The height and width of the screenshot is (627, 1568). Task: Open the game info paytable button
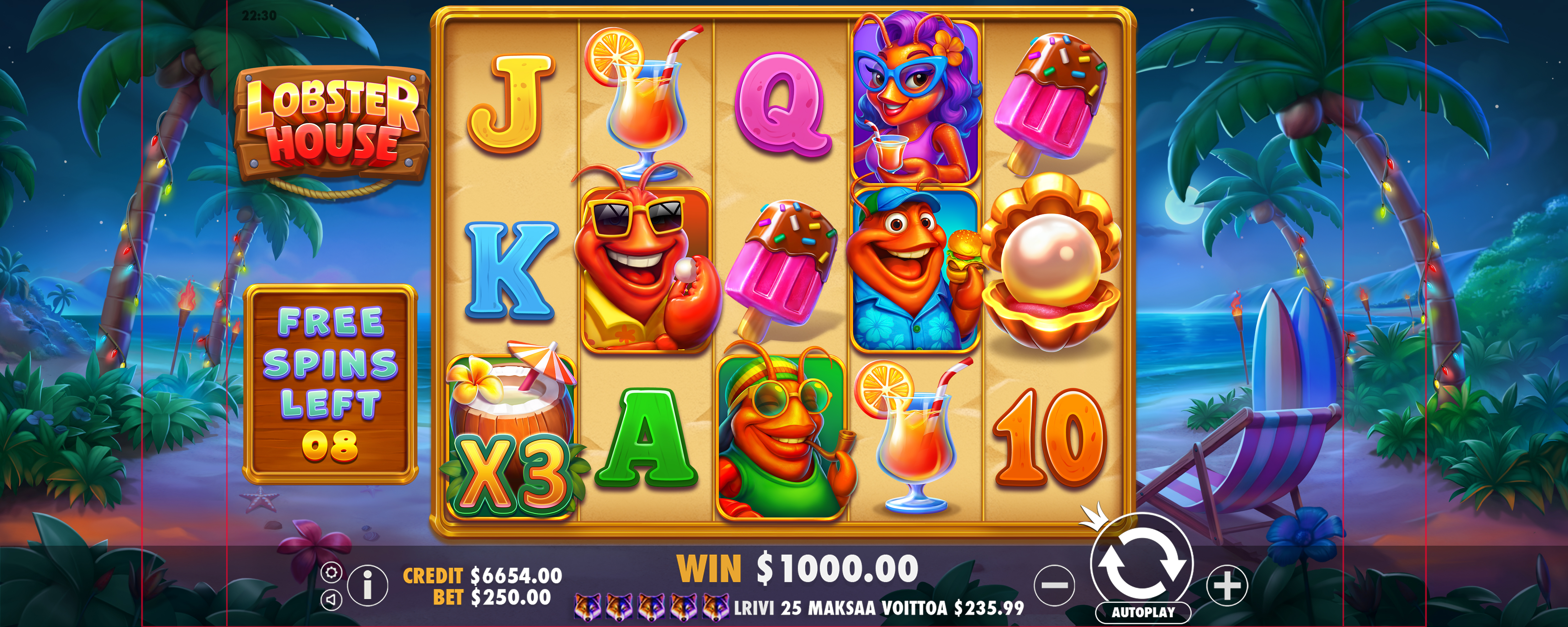coord(367,586)
